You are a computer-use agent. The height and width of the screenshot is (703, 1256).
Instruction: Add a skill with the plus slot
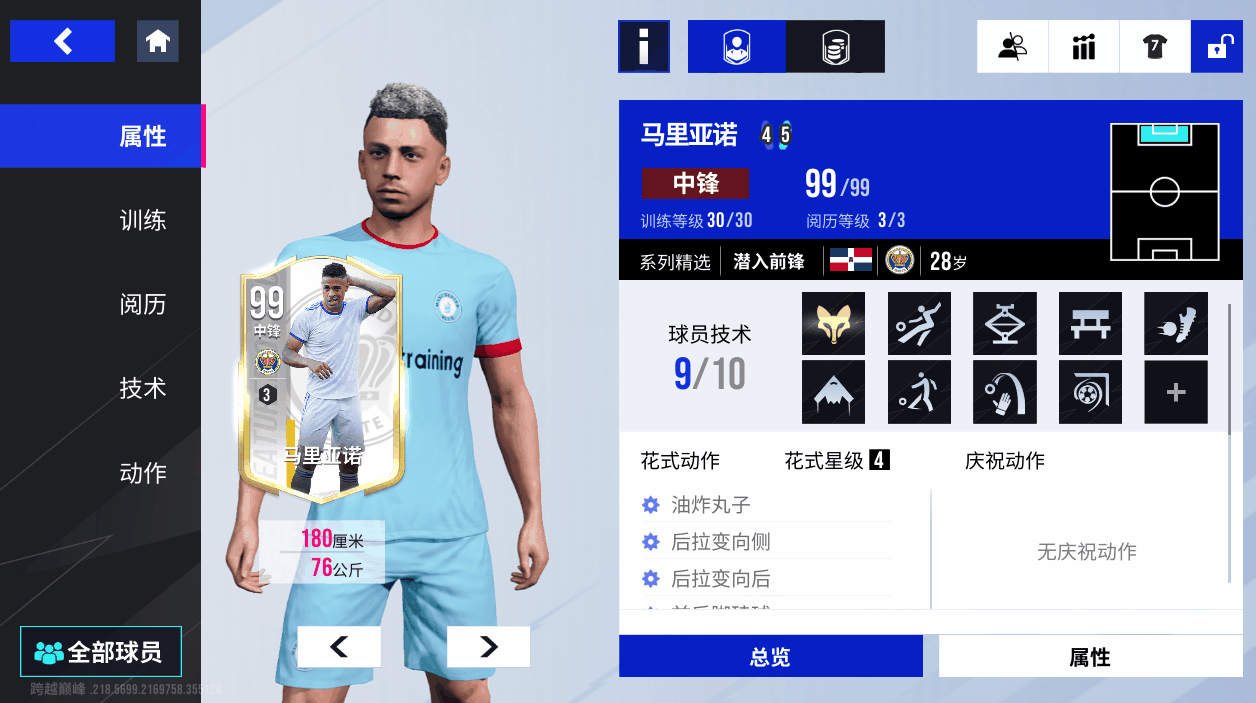click(1175, 392)
